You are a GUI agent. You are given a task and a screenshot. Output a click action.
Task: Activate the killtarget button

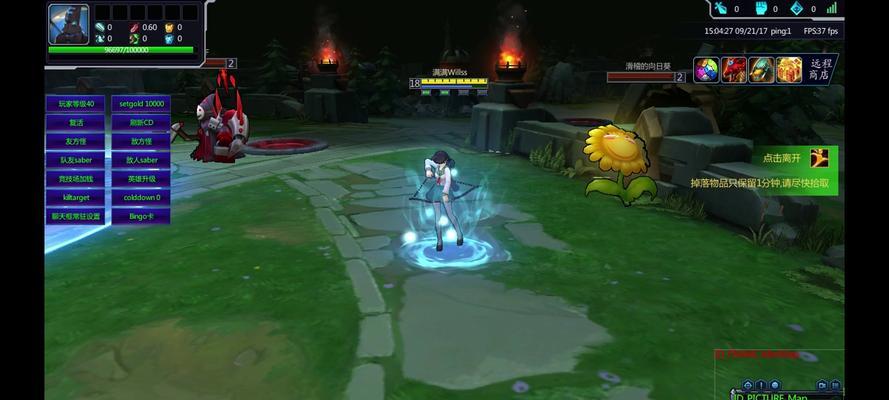[76, 197]
